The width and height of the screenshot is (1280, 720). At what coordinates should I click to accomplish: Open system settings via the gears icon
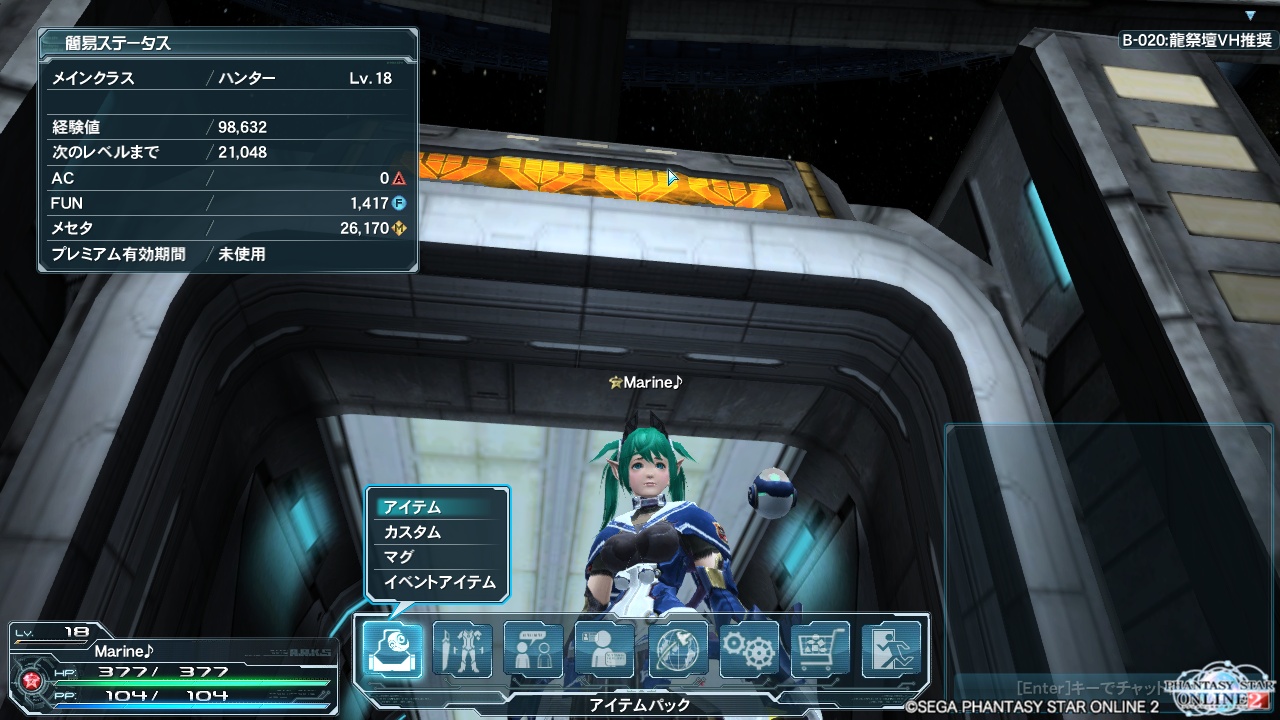pyautogui.click(x=749, y=650)
